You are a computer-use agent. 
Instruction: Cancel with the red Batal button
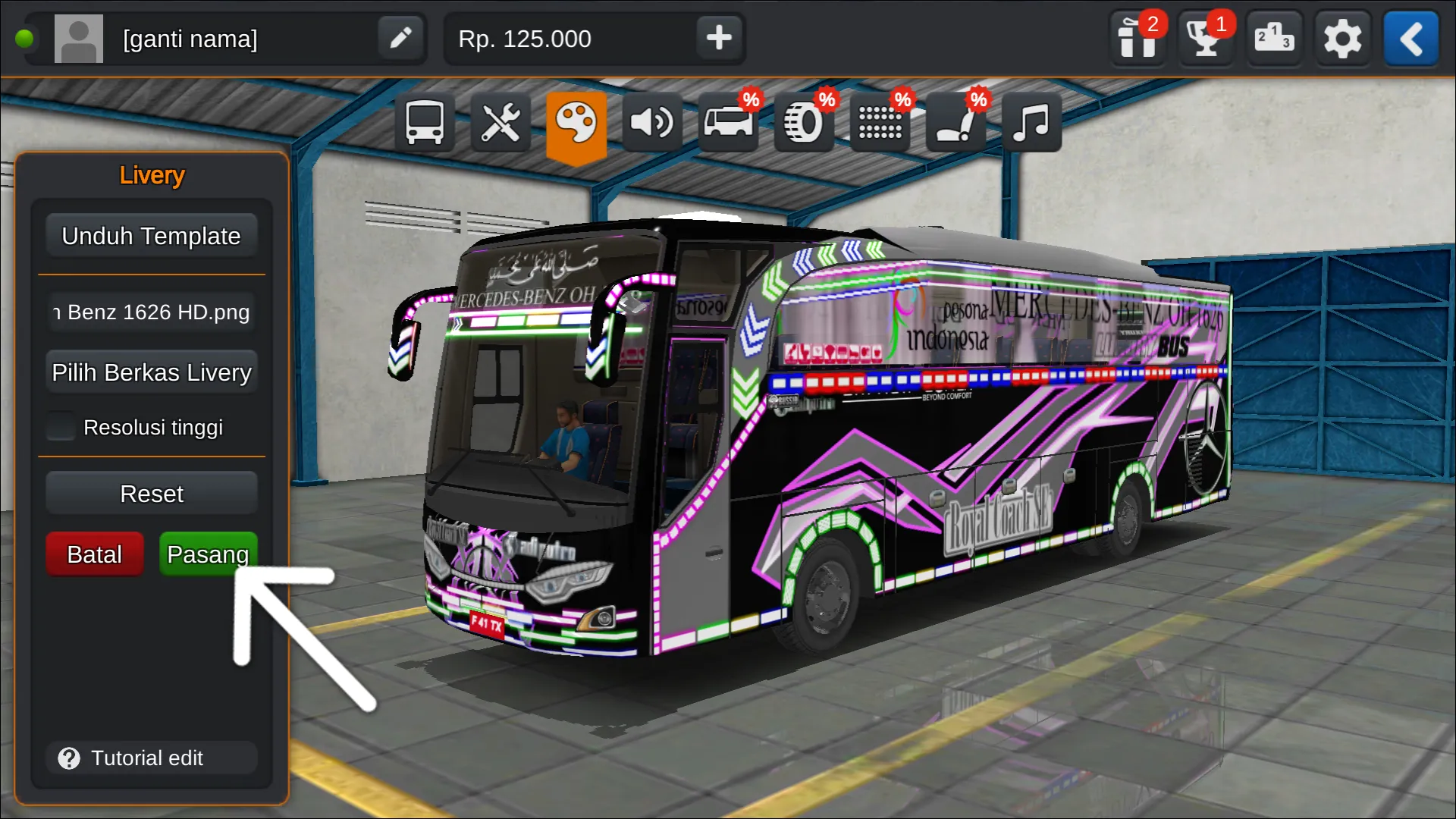point(94,554)
